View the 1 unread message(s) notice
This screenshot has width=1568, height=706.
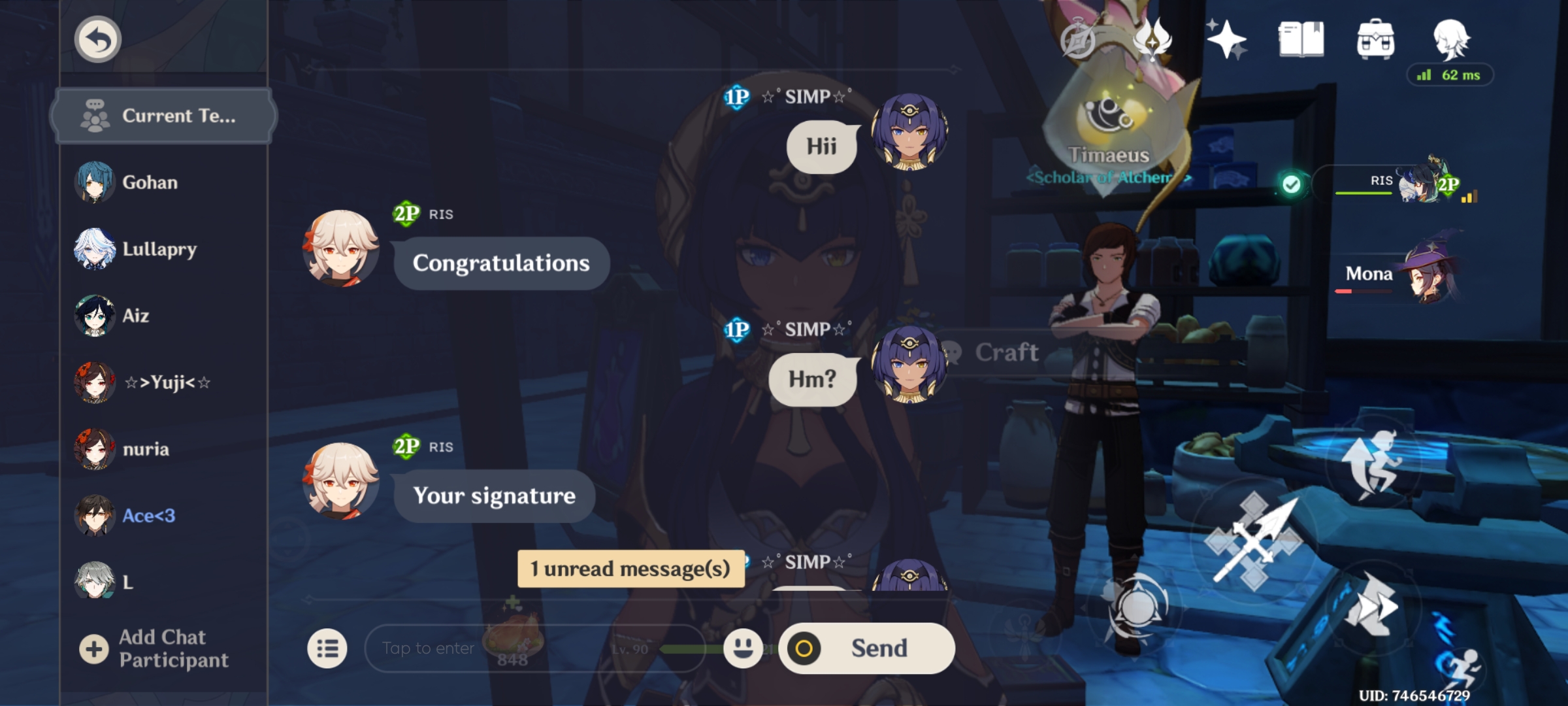click(x=629, y=569)
